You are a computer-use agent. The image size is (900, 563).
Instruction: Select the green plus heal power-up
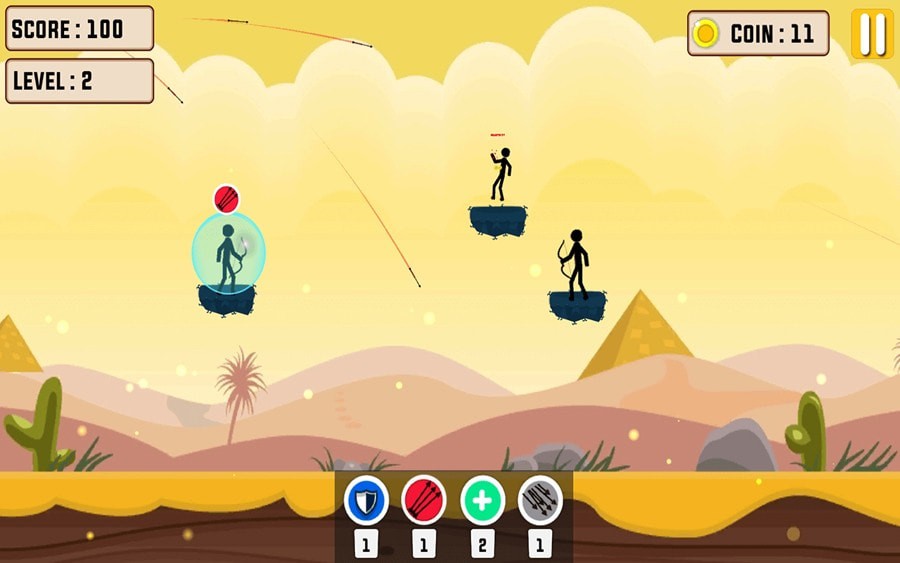click(x=482, y=500)
